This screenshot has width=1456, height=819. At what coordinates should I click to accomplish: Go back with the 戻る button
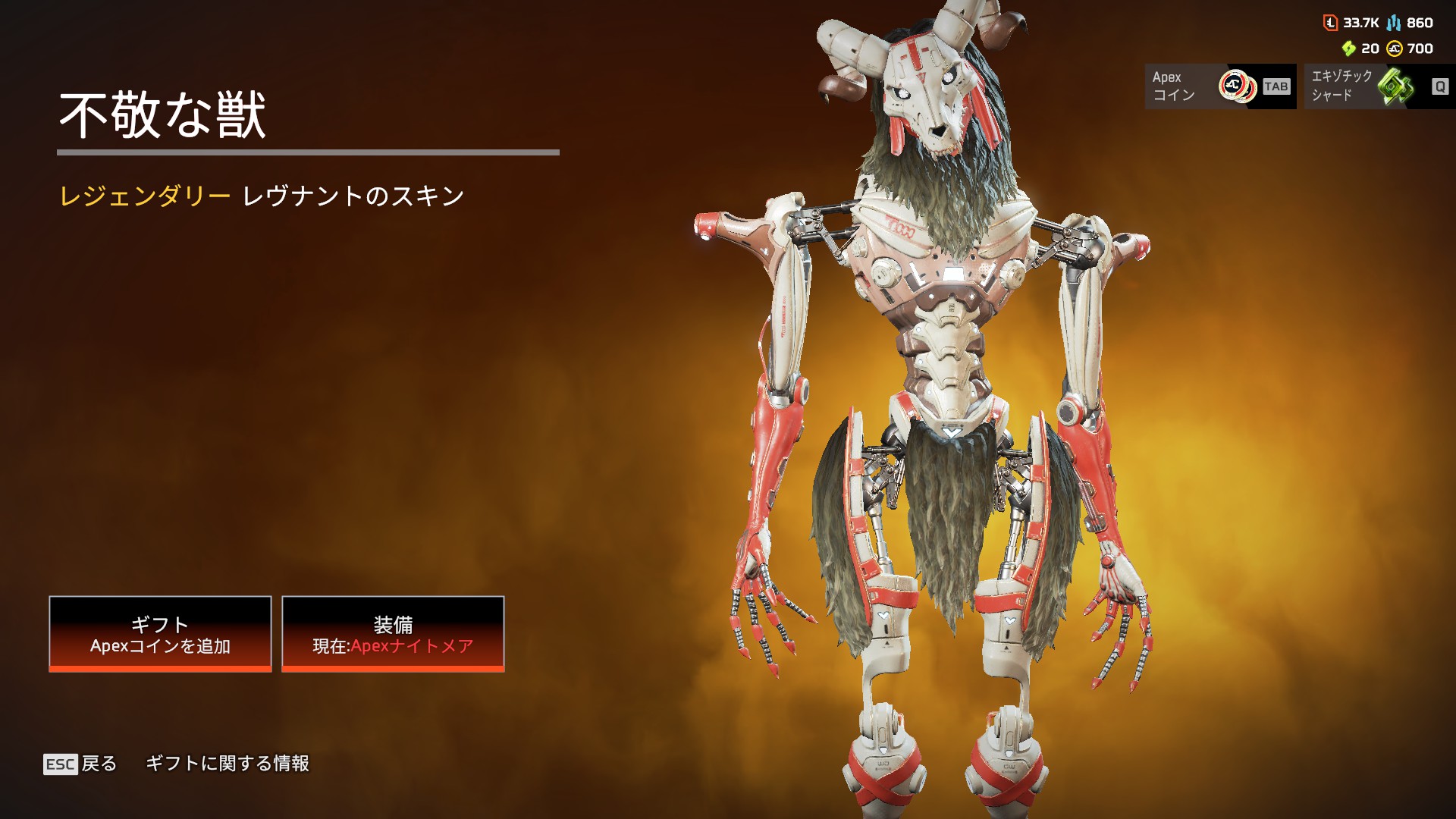81,764
